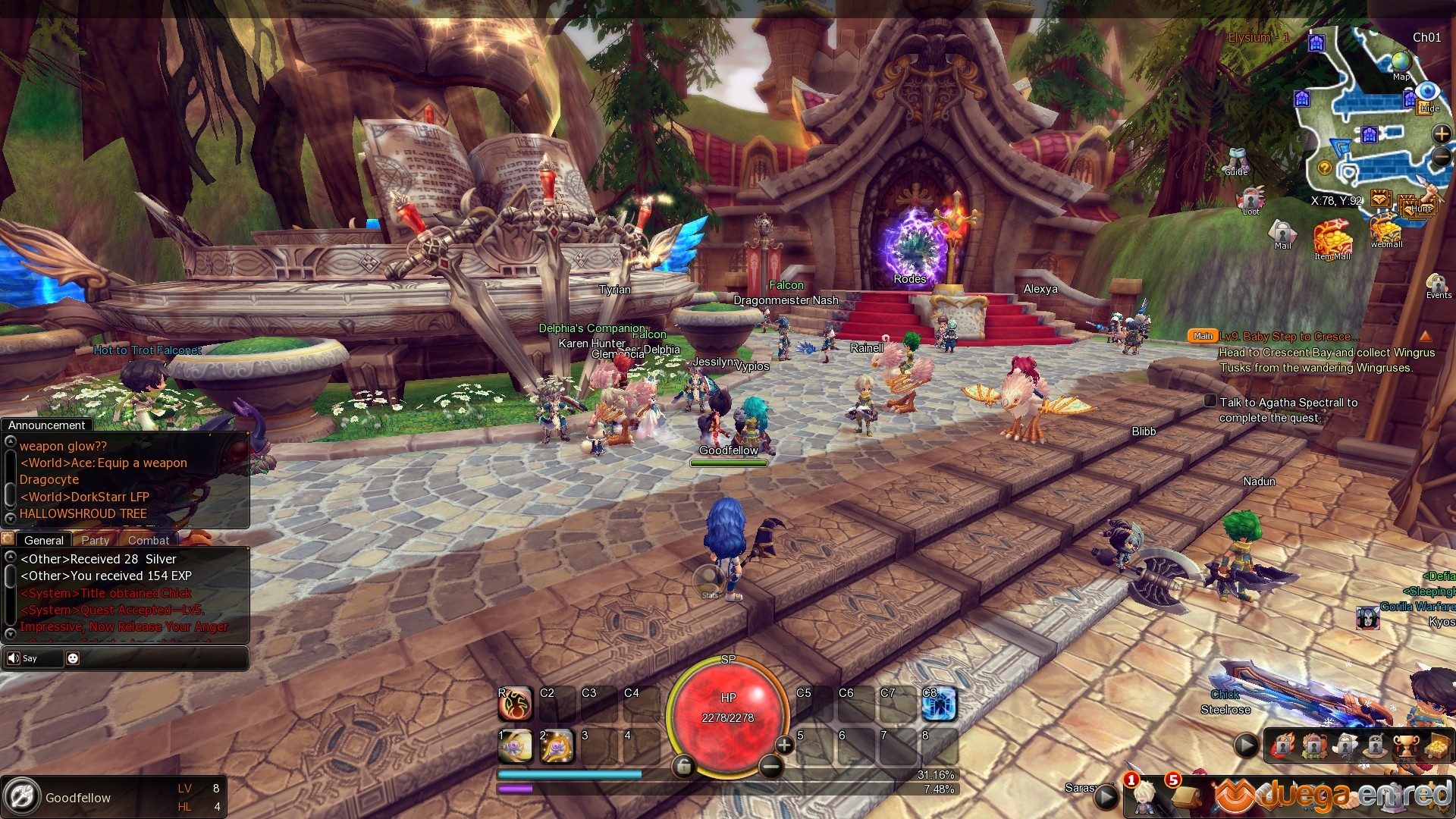The height and width of the screenshot is (819, 1456).
Task: Open the emoticon smiley in chat bar
Action: click(73, 658)
